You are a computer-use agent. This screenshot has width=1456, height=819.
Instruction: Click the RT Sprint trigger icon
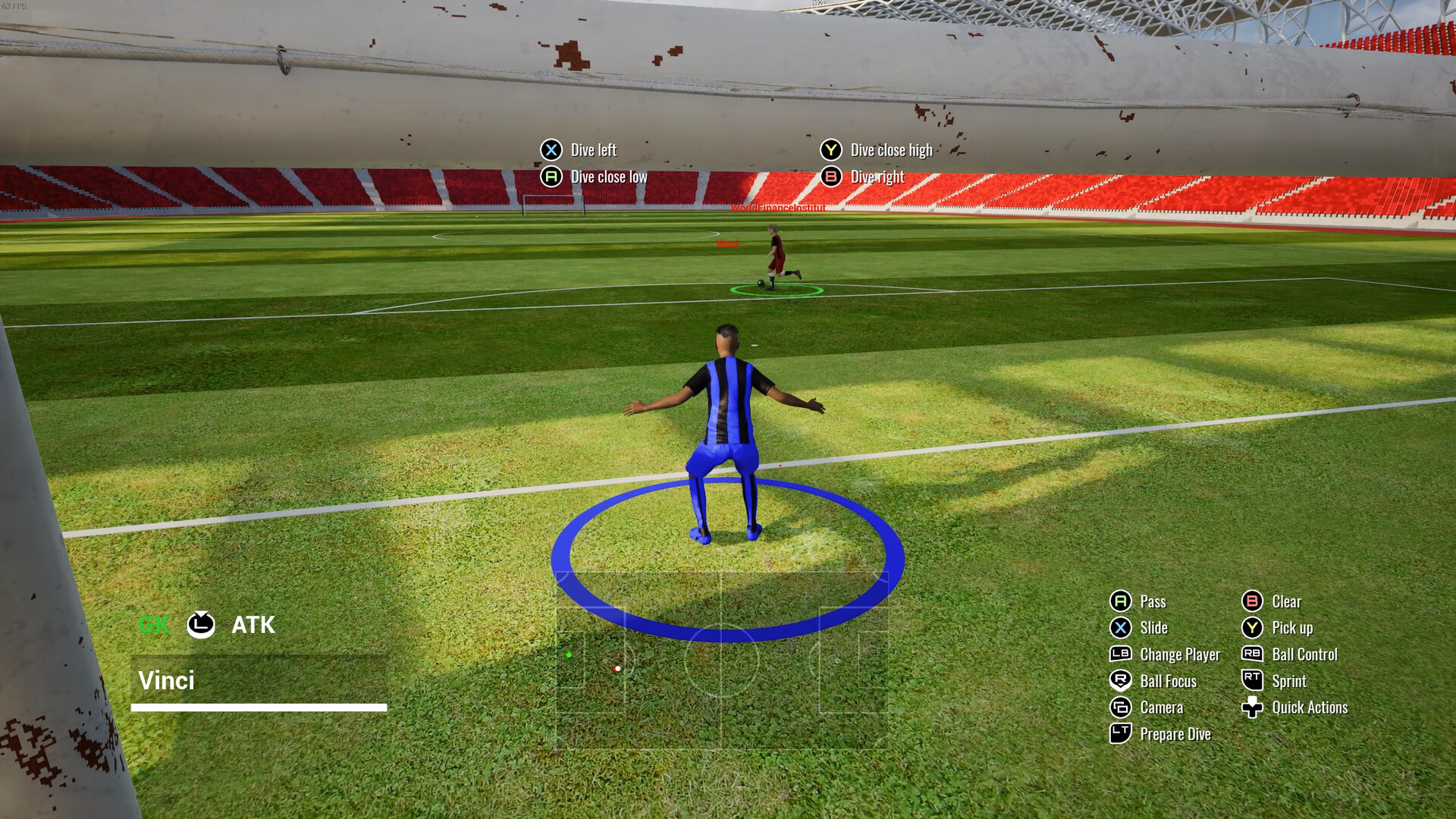[x=1252, y=681]
